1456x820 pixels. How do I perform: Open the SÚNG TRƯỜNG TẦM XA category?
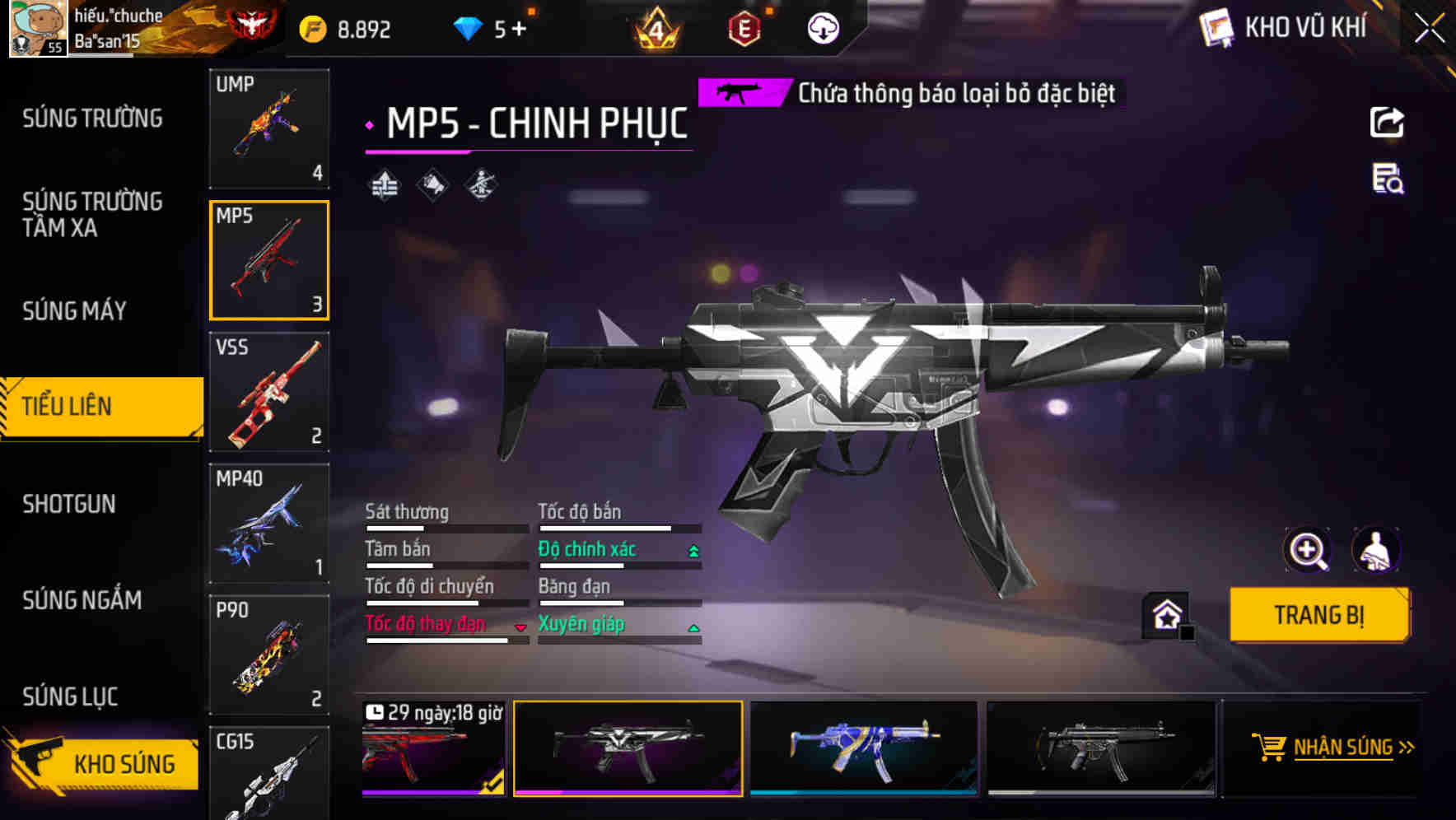pyautogui.click(x=92, y=214)
